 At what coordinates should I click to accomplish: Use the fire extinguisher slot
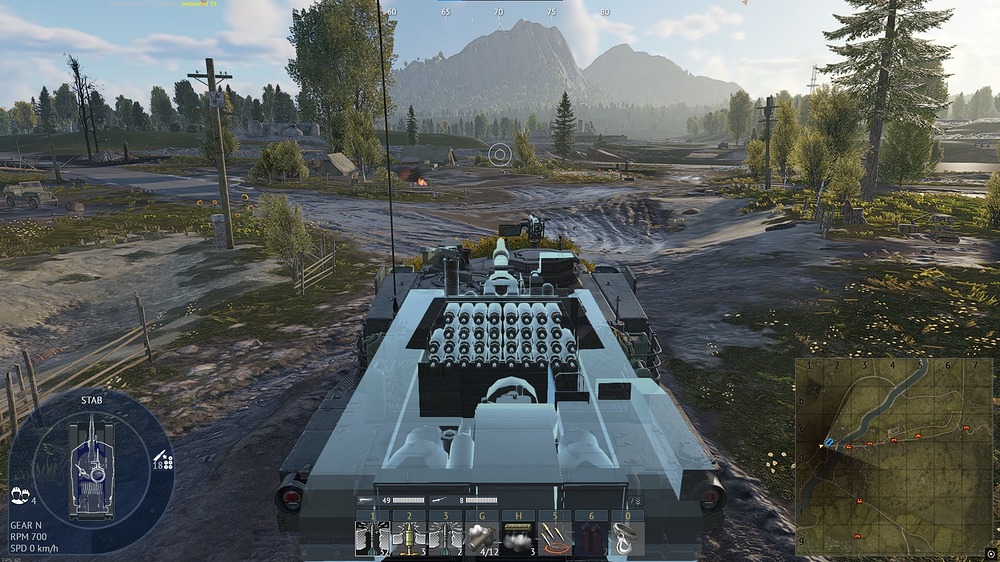pos(591,538)
